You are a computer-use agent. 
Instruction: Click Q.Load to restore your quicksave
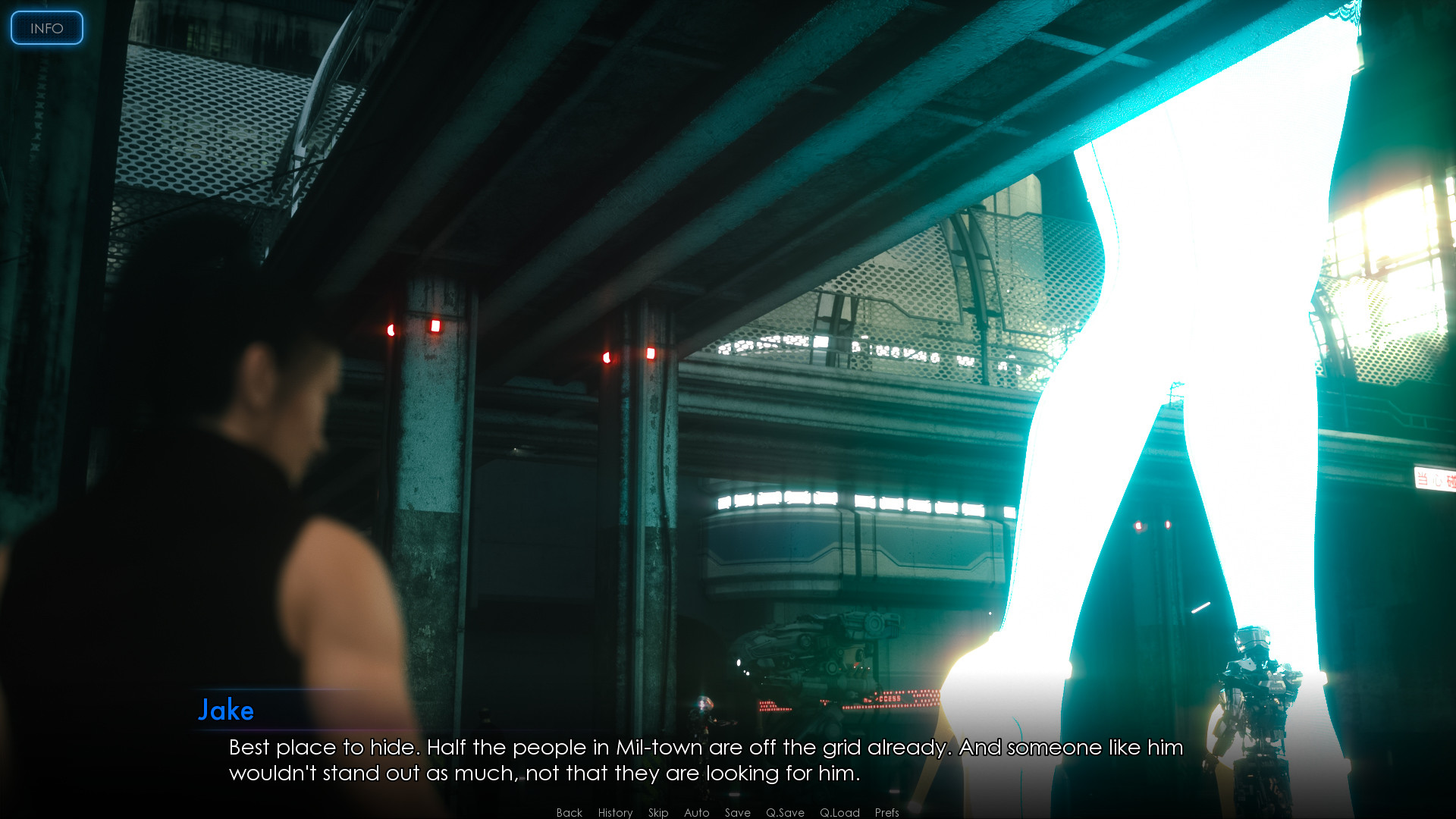pyautogui.click(x=839, y=812)
